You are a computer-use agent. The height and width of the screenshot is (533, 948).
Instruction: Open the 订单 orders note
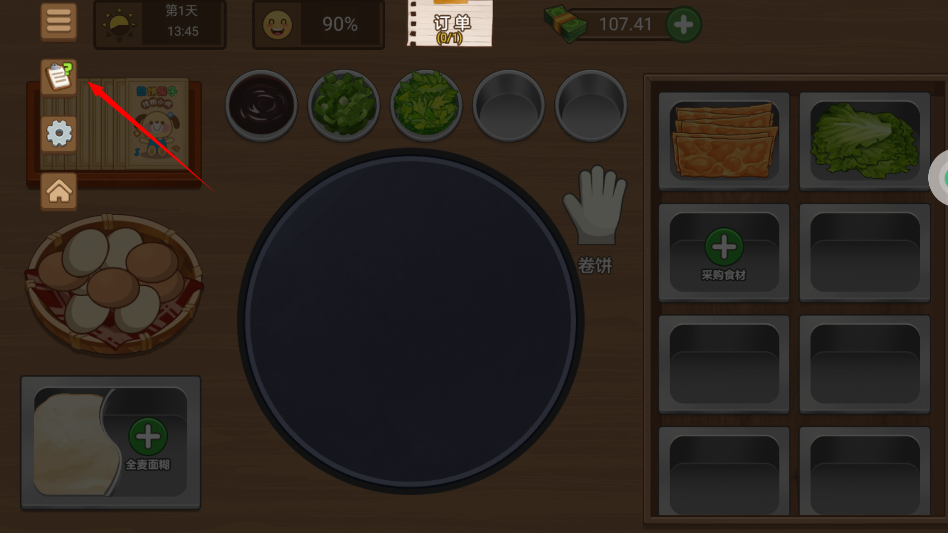click(451, 23)
